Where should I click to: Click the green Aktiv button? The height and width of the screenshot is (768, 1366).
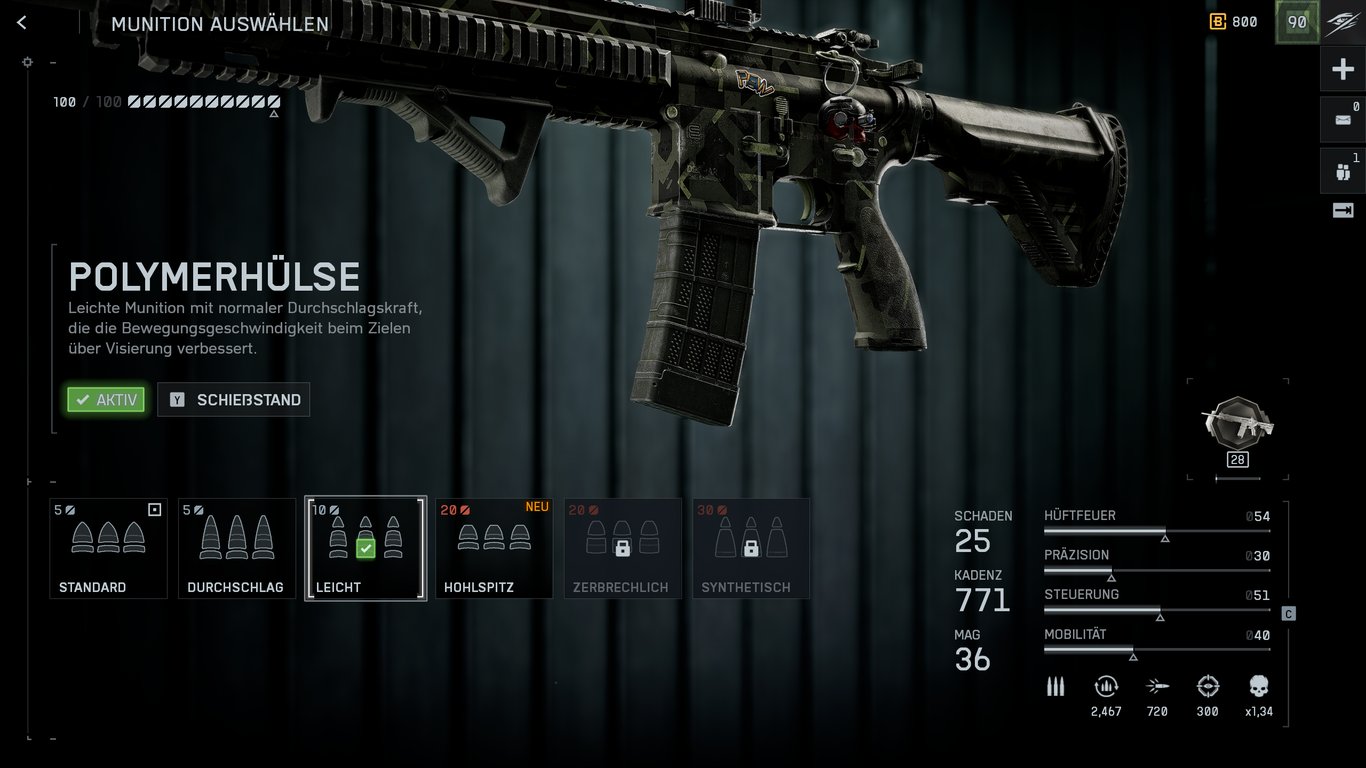click(106, 400)
